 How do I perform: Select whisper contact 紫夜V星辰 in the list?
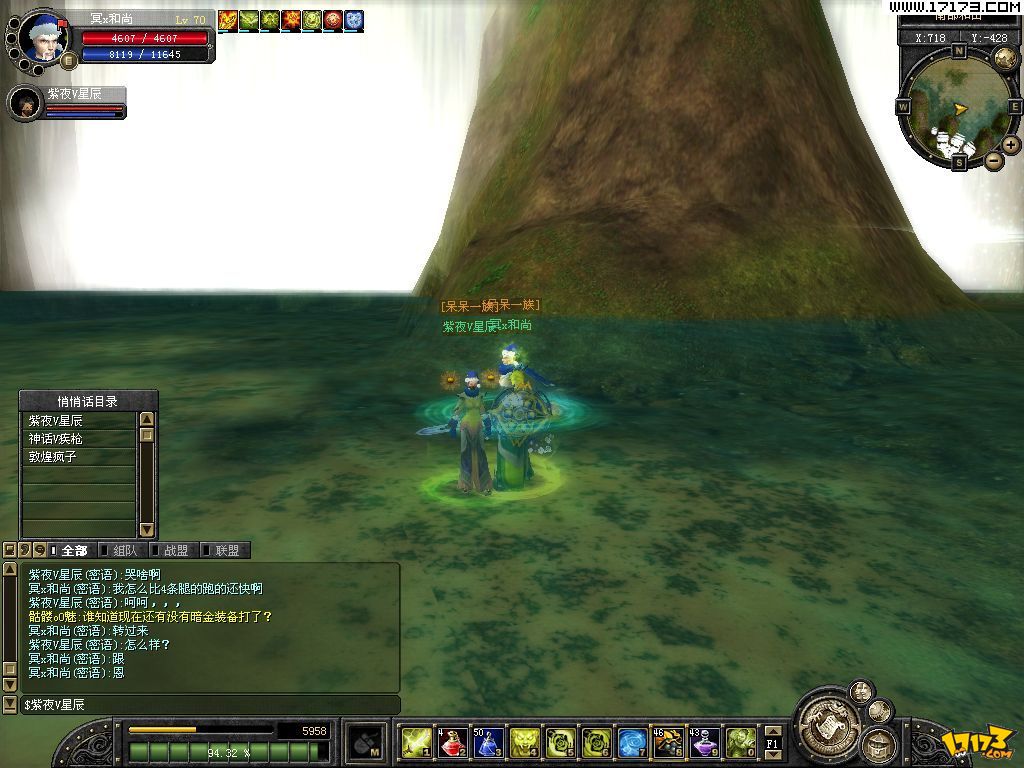point(79,421)
